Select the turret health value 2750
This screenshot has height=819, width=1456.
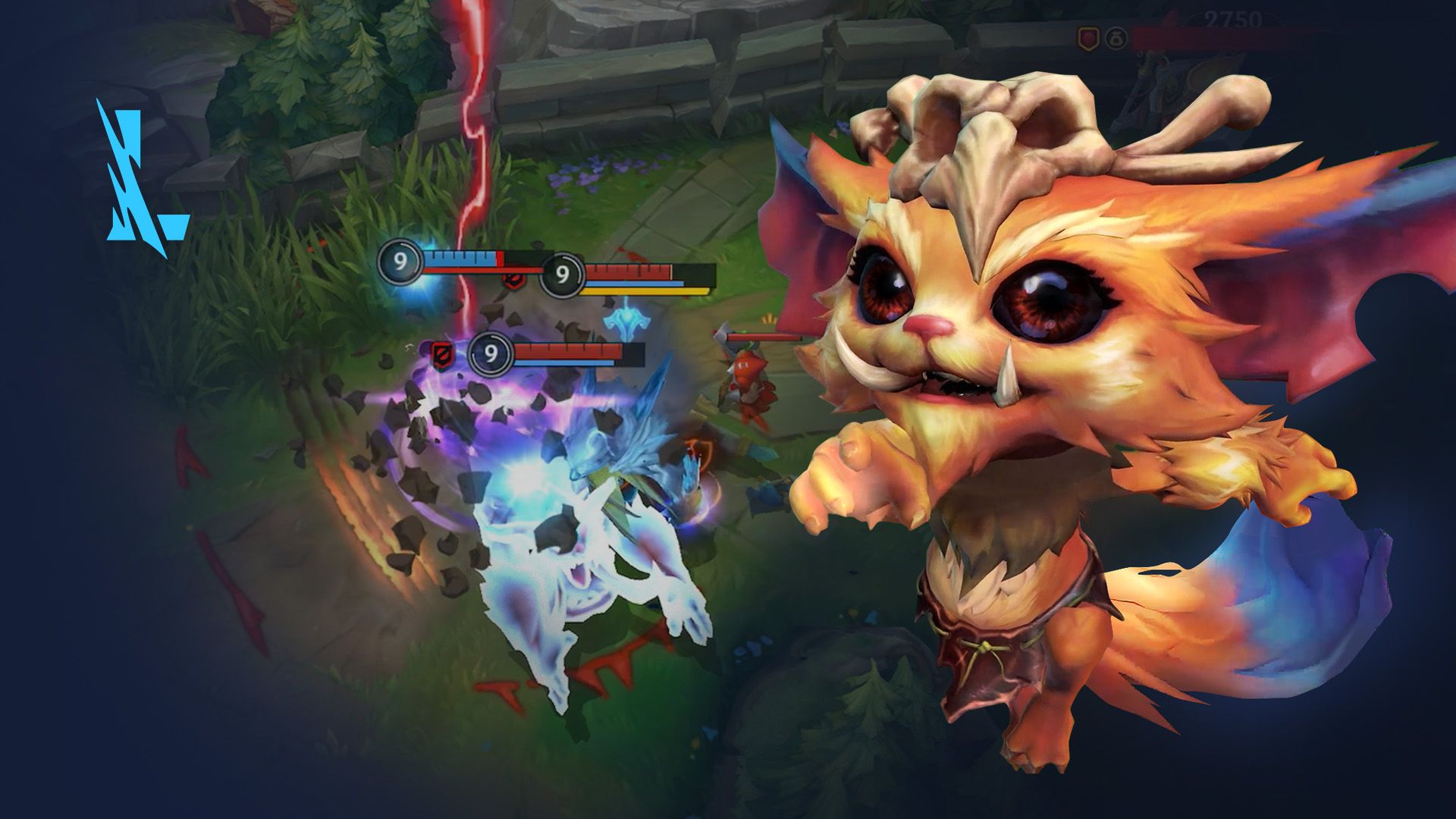[1232, 17]
